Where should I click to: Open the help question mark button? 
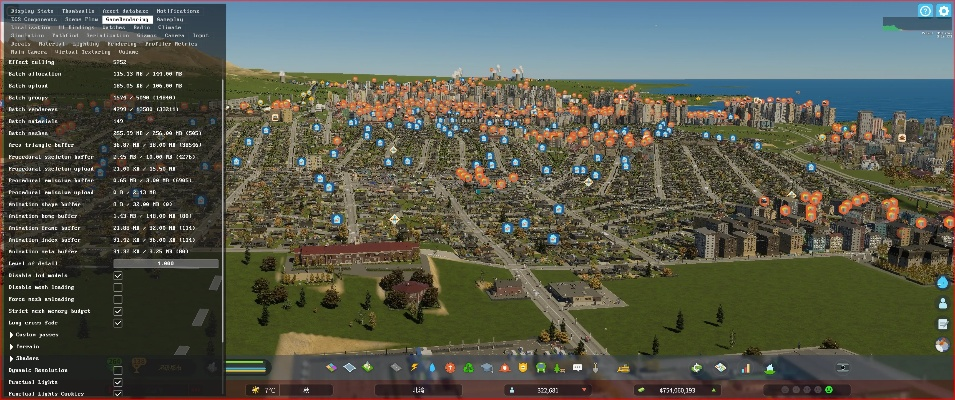coord(925,11)
